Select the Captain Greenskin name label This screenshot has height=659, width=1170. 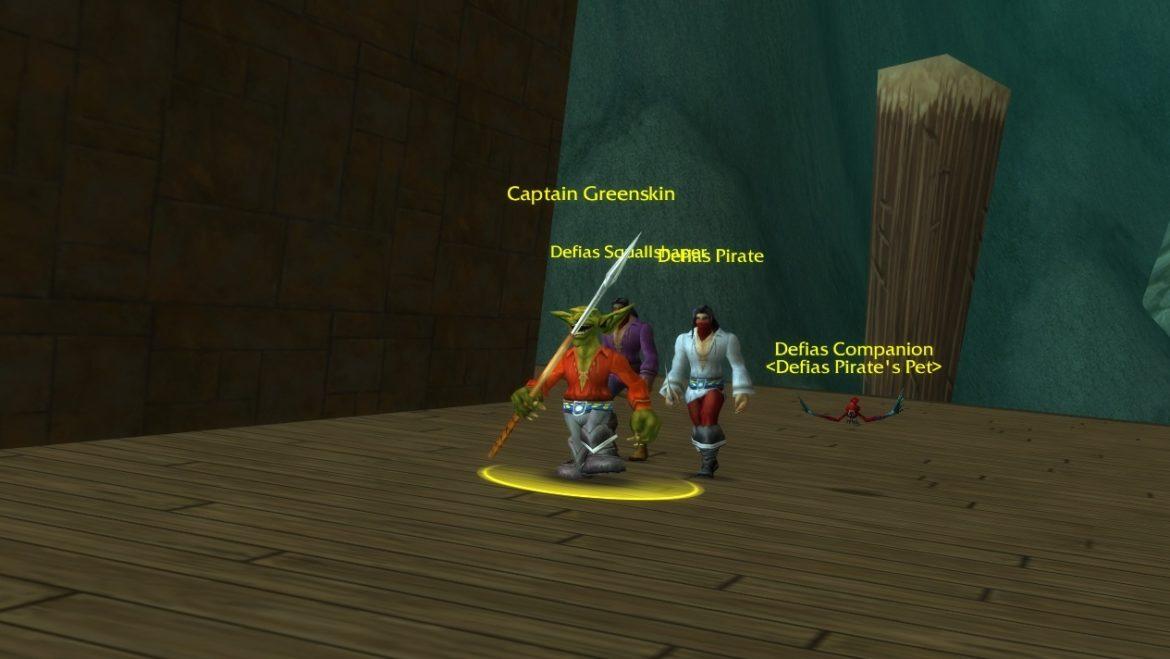tap(591, 194)
